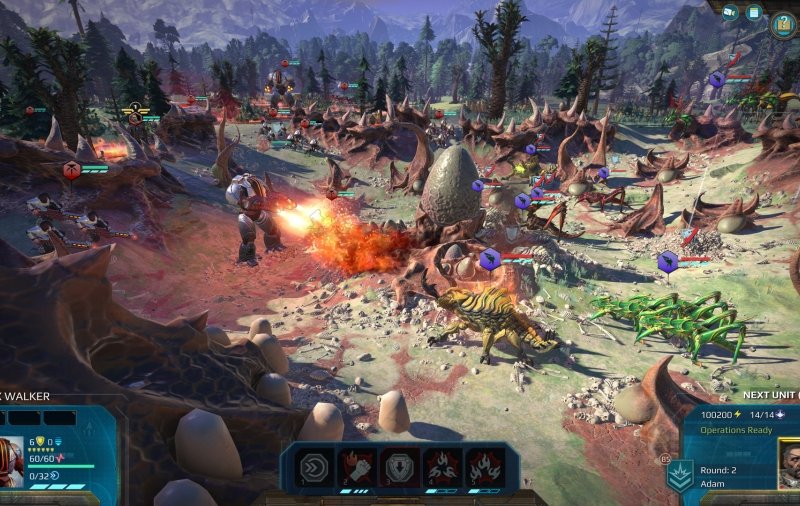Use the flaming fist ability in slot 2

tap(356, 466)
